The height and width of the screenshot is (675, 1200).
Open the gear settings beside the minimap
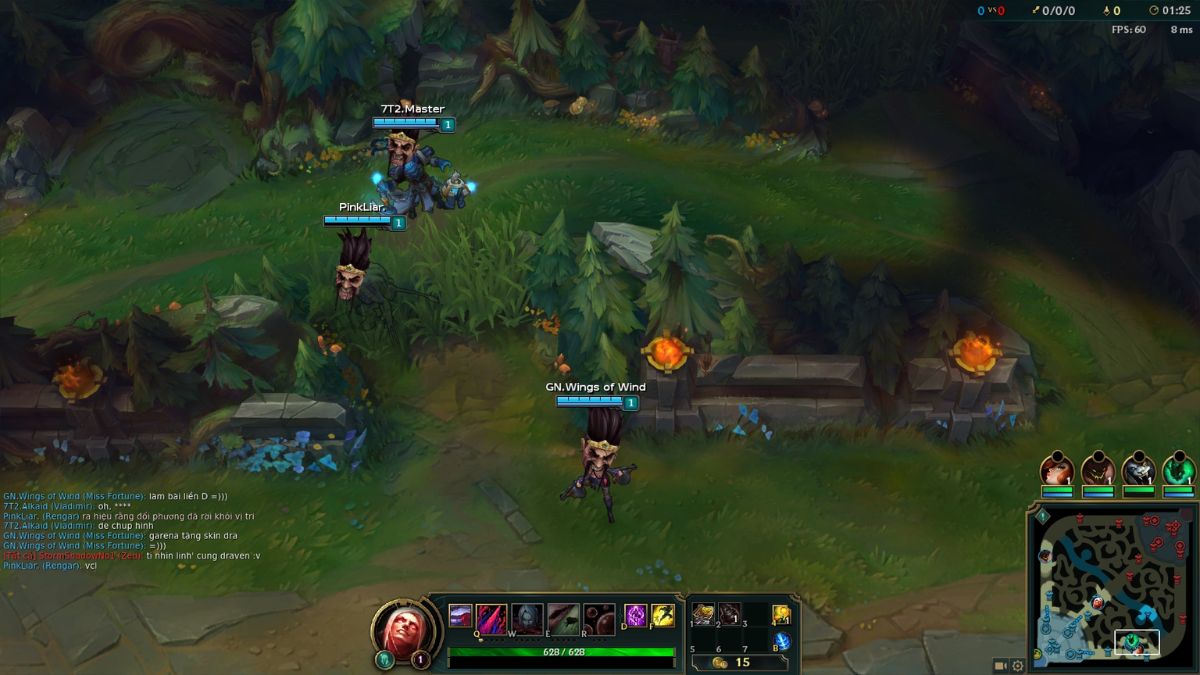click(x=1018, y=665)
